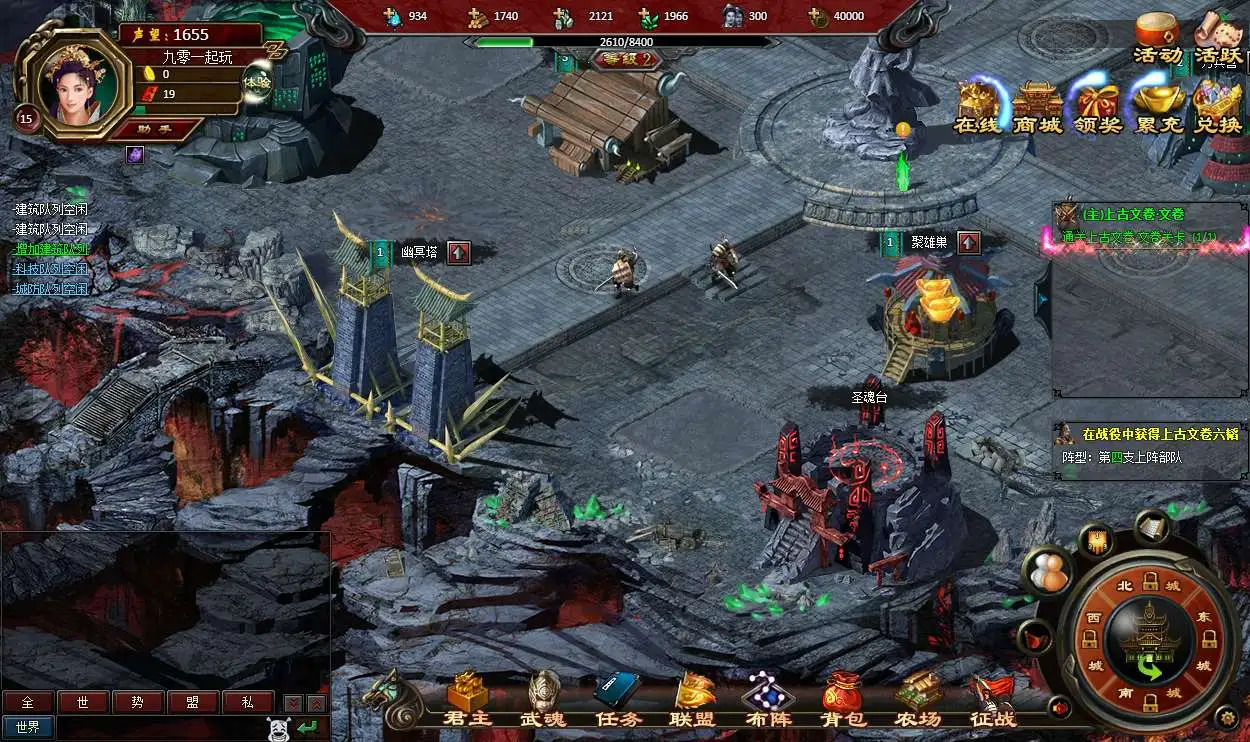
Task: Open the 累充 gold ingot icon
Action: pyautogui.click(x=1159, y=106)
